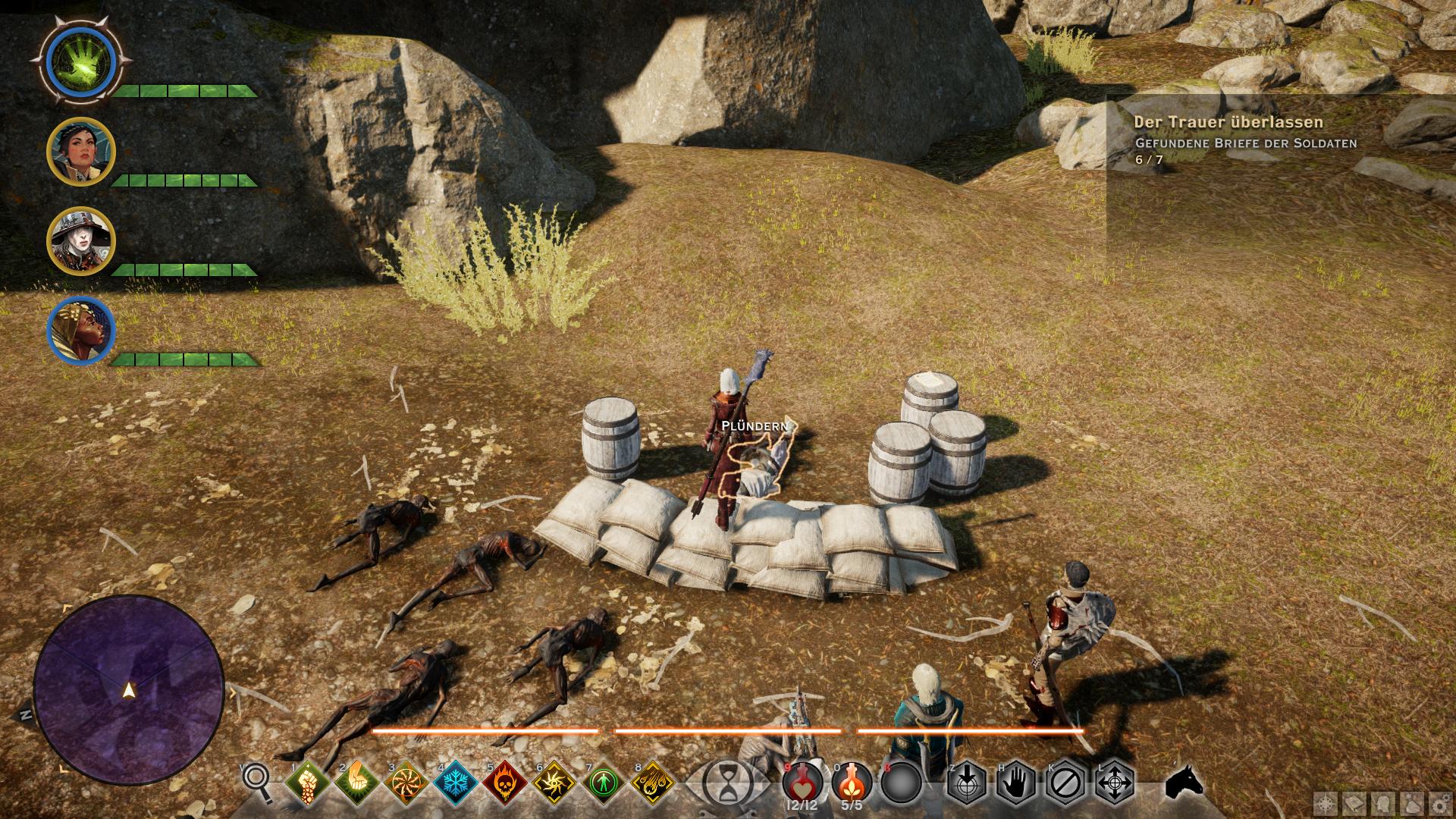Use the green human figure ability
Image resolution: width=1456 pixels, height=819 pixels.
coord(603,782)
